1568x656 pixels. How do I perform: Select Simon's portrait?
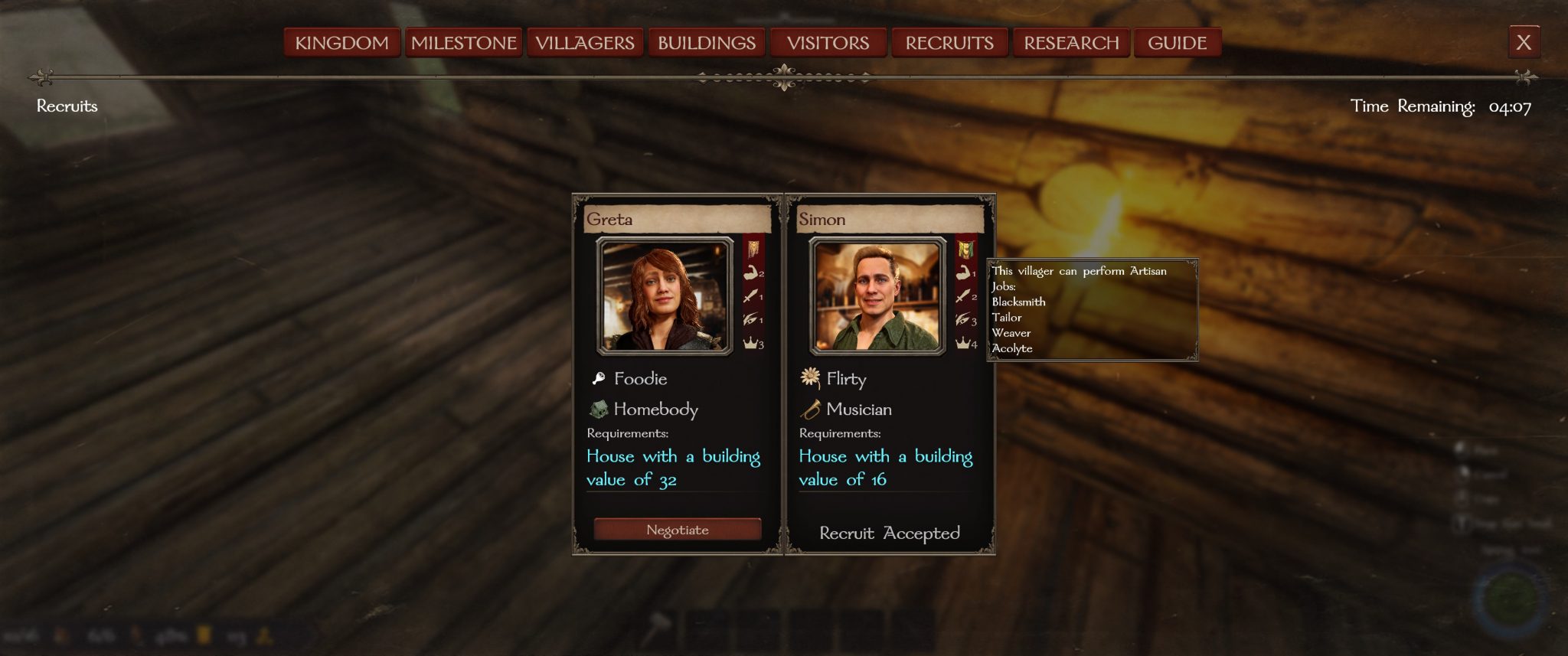tap(877, 296)
